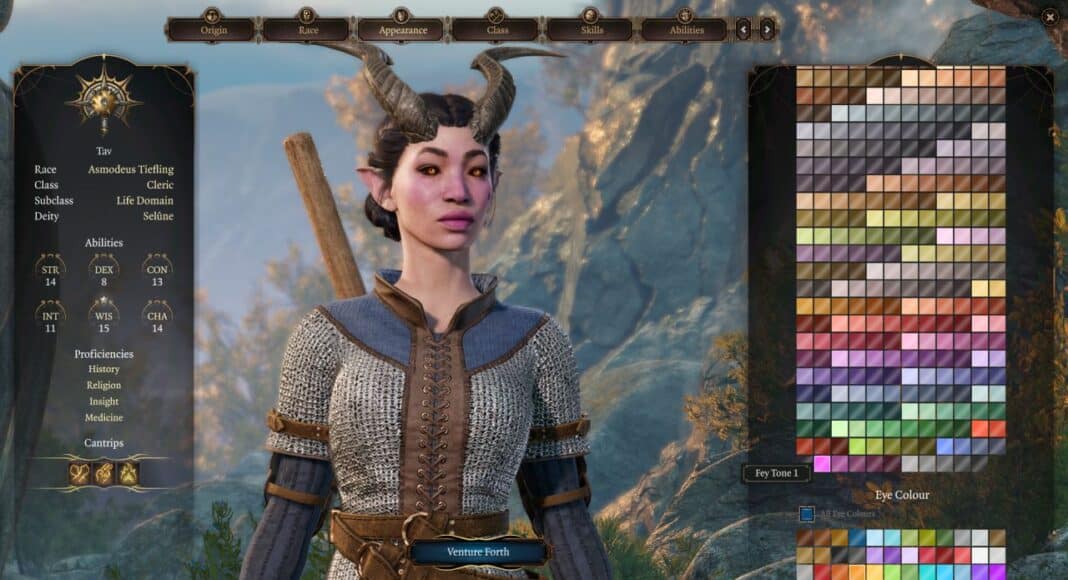1068x580 pixels.
Task: Select the flame-shaped cantrip icon
Action: point(129,473)
